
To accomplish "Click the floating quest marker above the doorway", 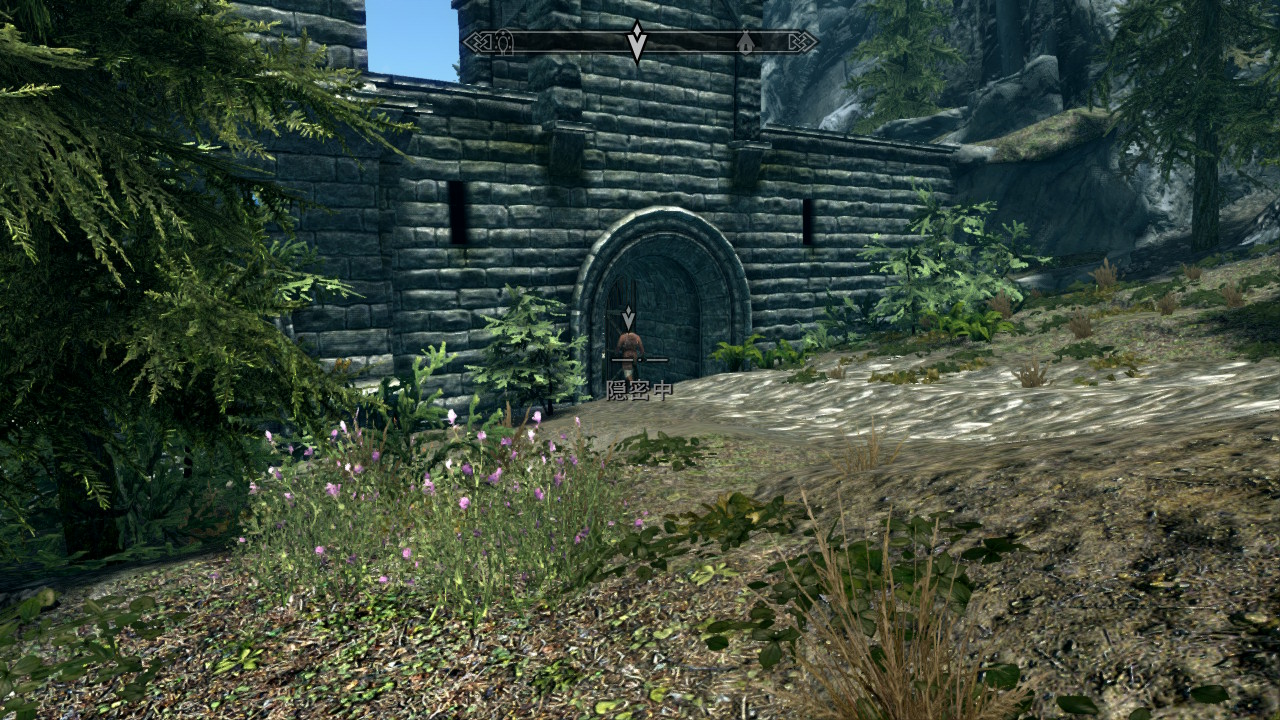I will pyautogui.click(x=628, y=318).
